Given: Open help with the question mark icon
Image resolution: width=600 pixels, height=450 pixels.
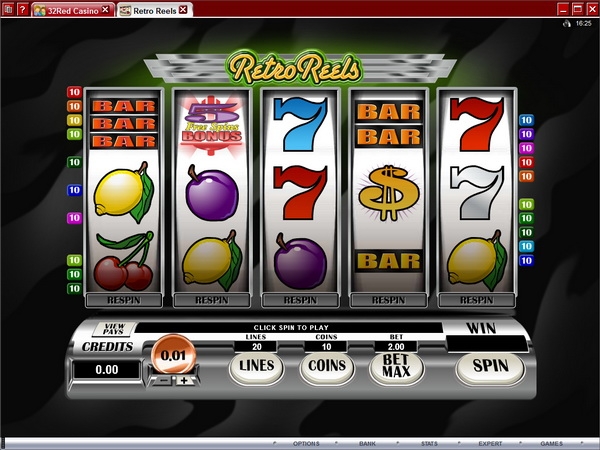Looking at the screenshot, I should point(21,9).
